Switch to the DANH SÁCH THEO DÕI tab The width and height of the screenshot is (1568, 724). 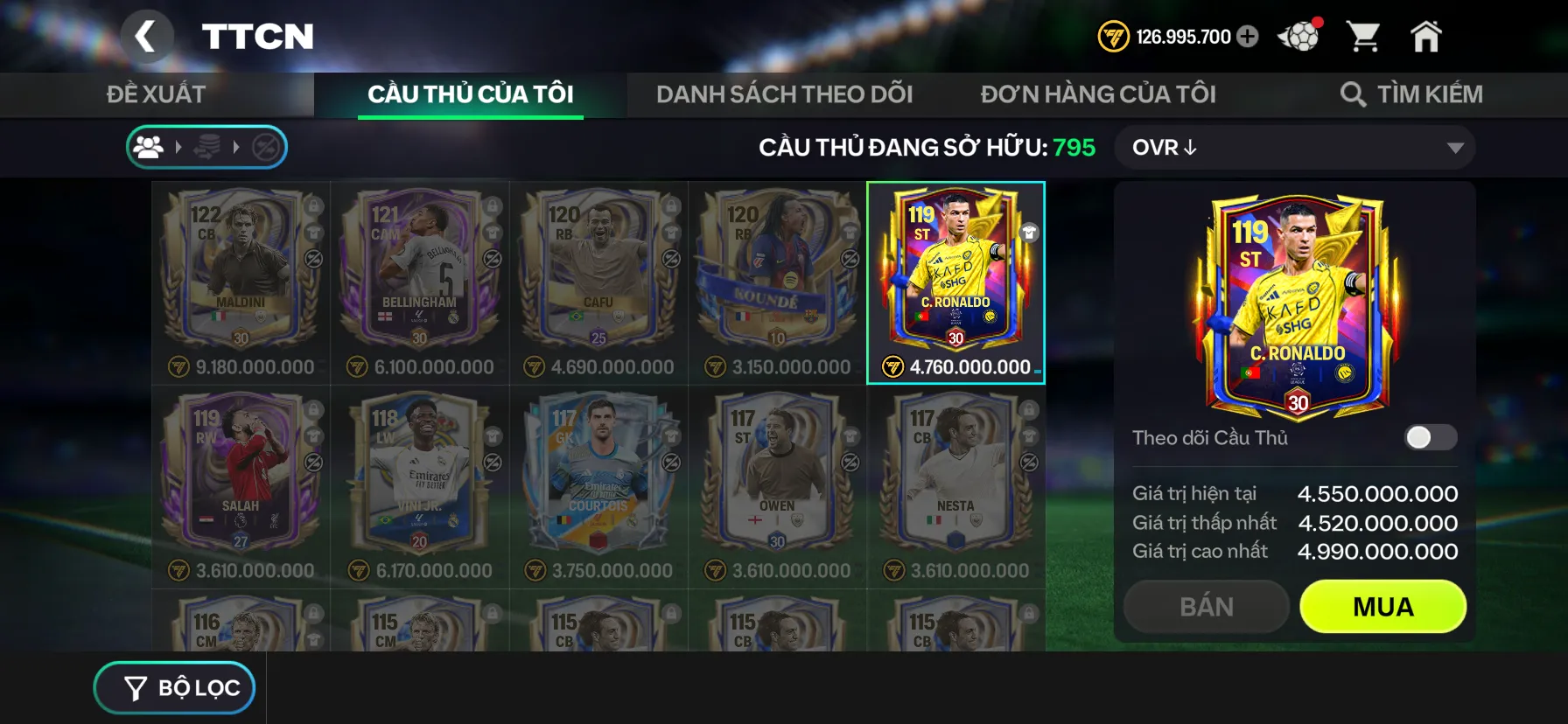785,94
